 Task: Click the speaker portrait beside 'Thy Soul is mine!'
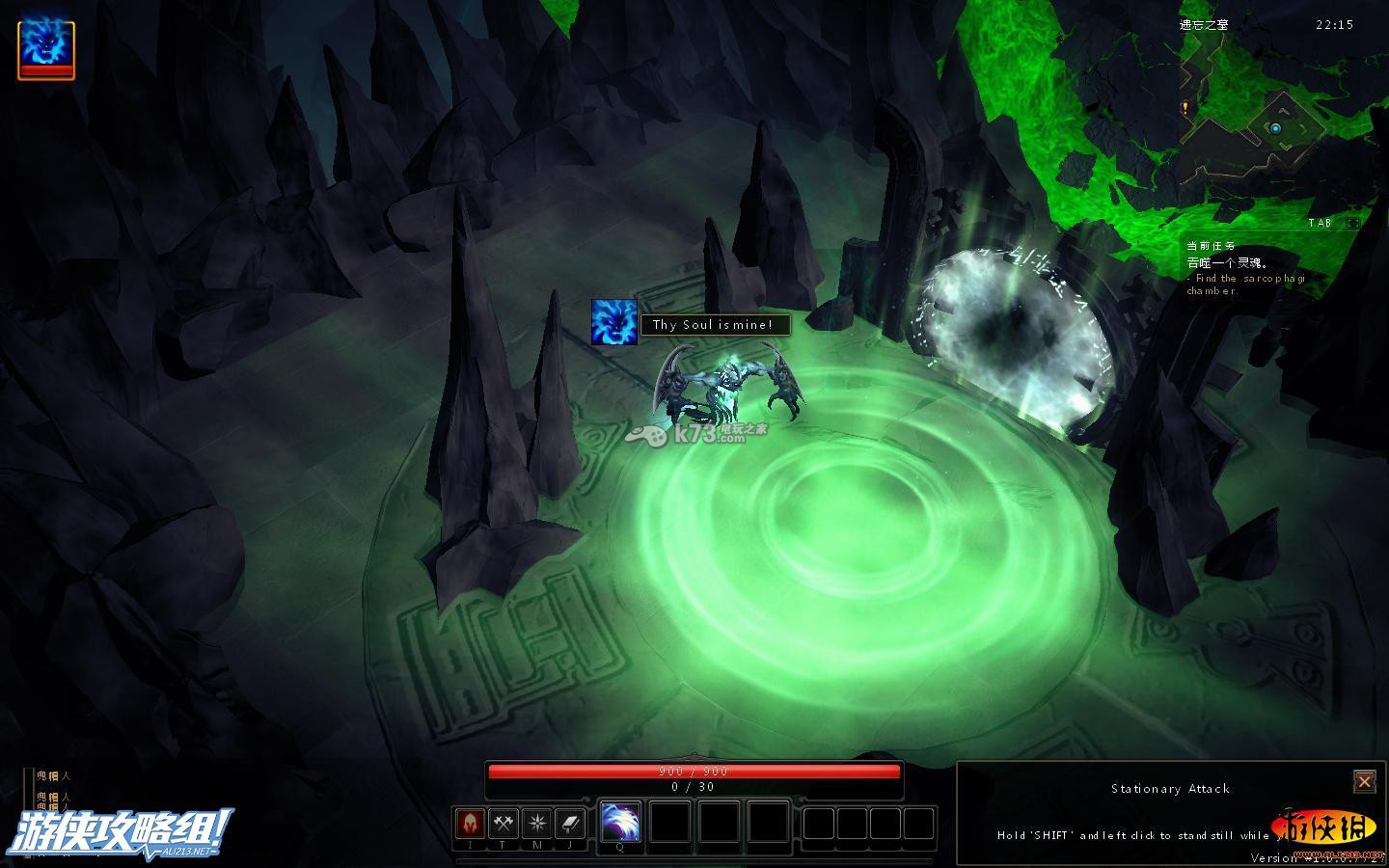[614, 323]
